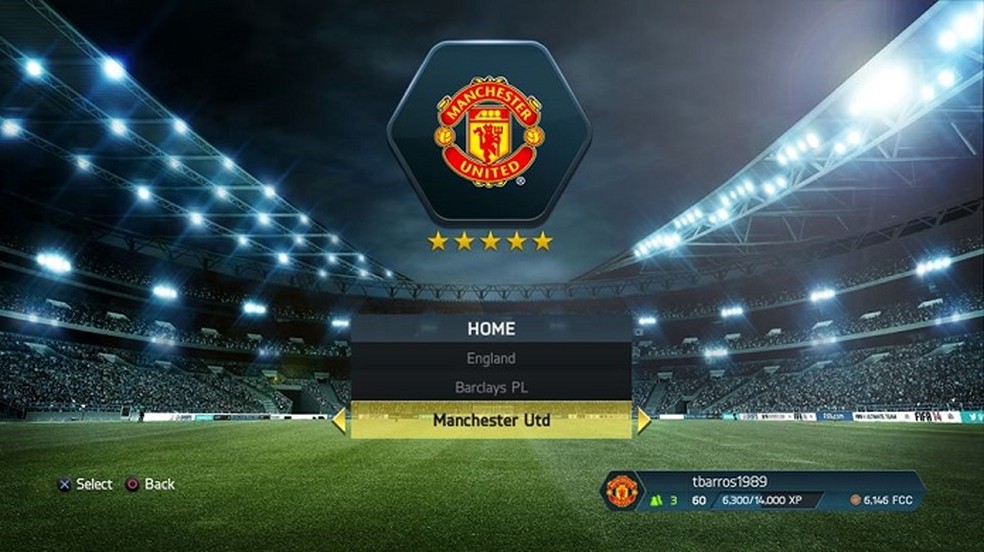Viewport: 984px width, 552px height.
Task: Select the Manchester Utd team row
Action: click(491, 421)
